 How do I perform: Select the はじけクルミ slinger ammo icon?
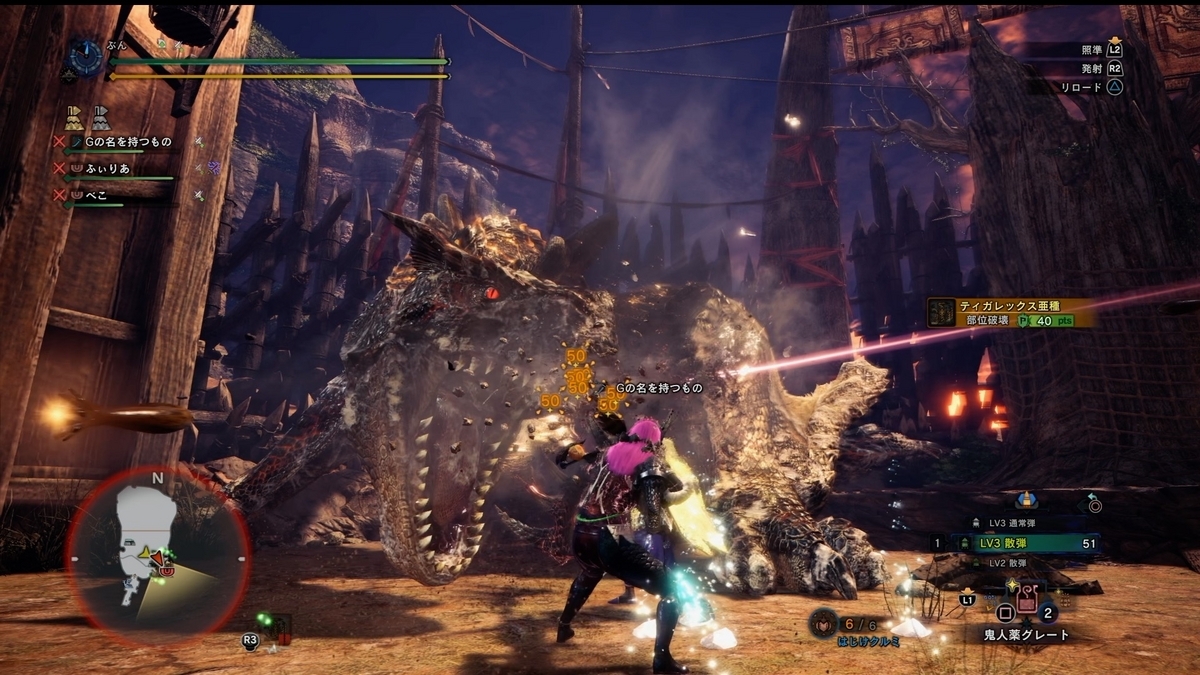coord(823,622)
